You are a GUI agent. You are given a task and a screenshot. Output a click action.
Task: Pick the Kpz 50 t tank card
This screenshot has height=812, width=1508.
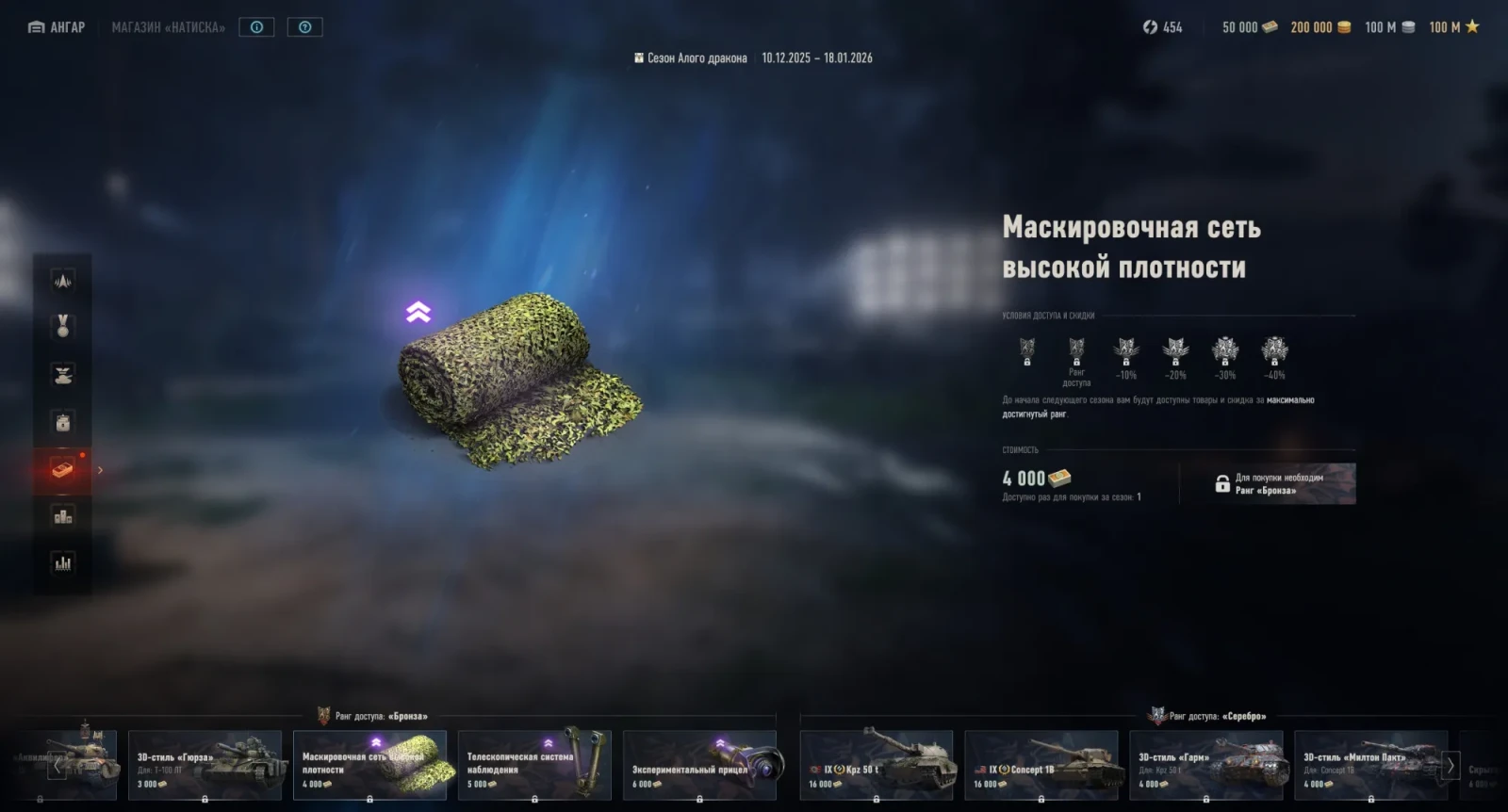click(x=877, y=765)
